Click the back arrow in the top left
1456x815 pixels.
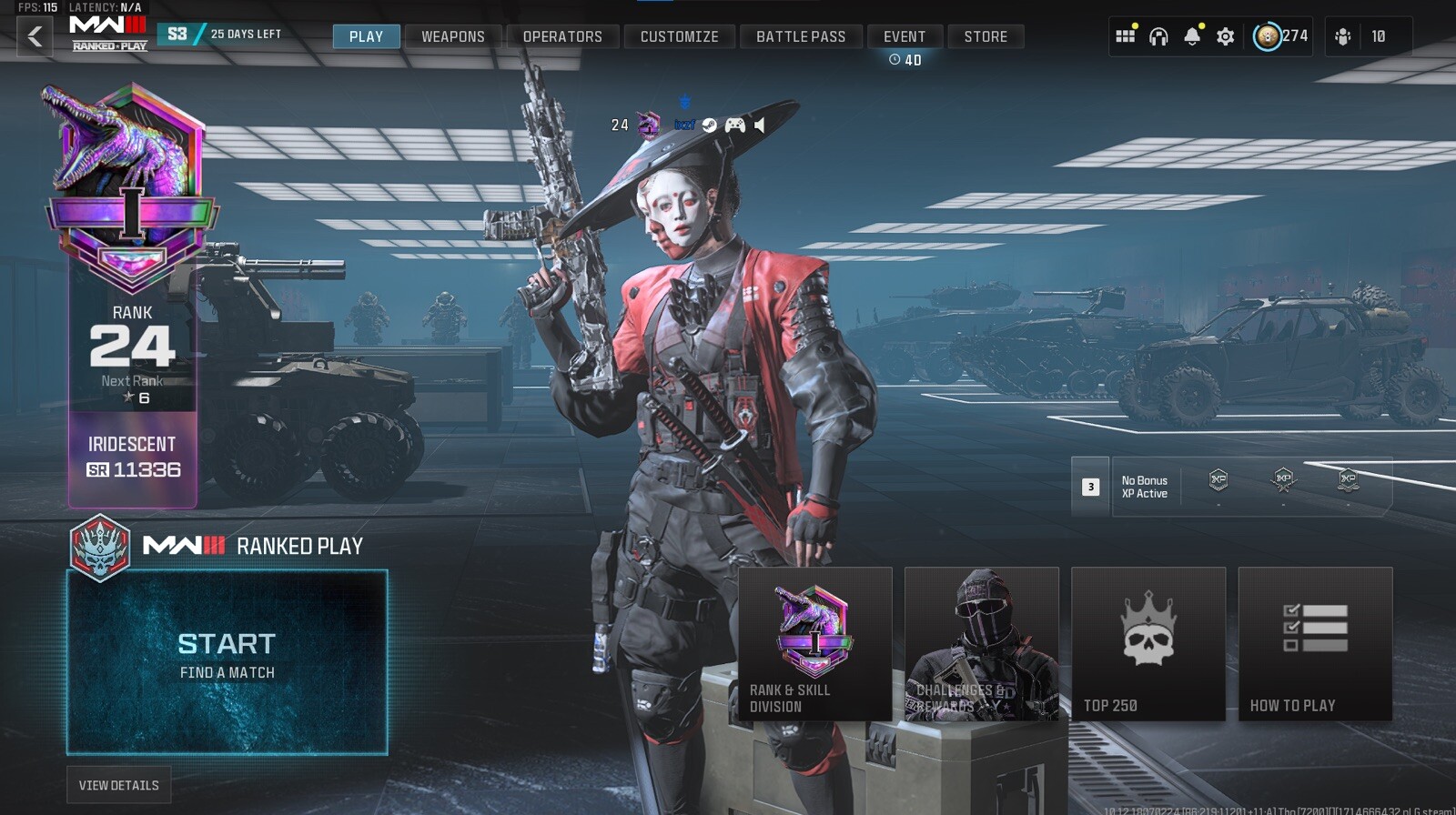click(33, 35)
